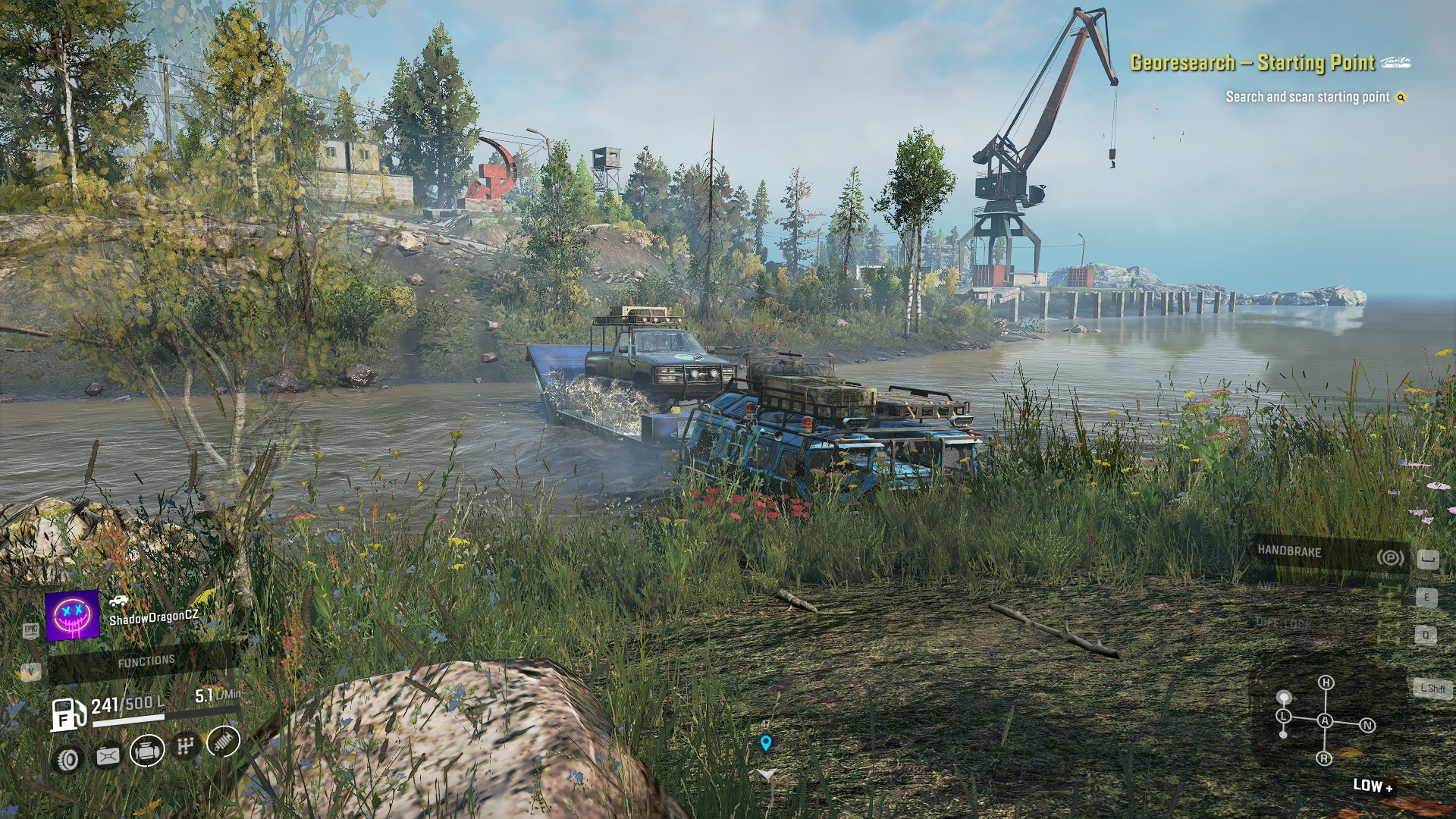The width and height of the screenshot is (1456, 819).
Task: Shift to Low gear (L) on gearbox
Action: [1283, 716]
